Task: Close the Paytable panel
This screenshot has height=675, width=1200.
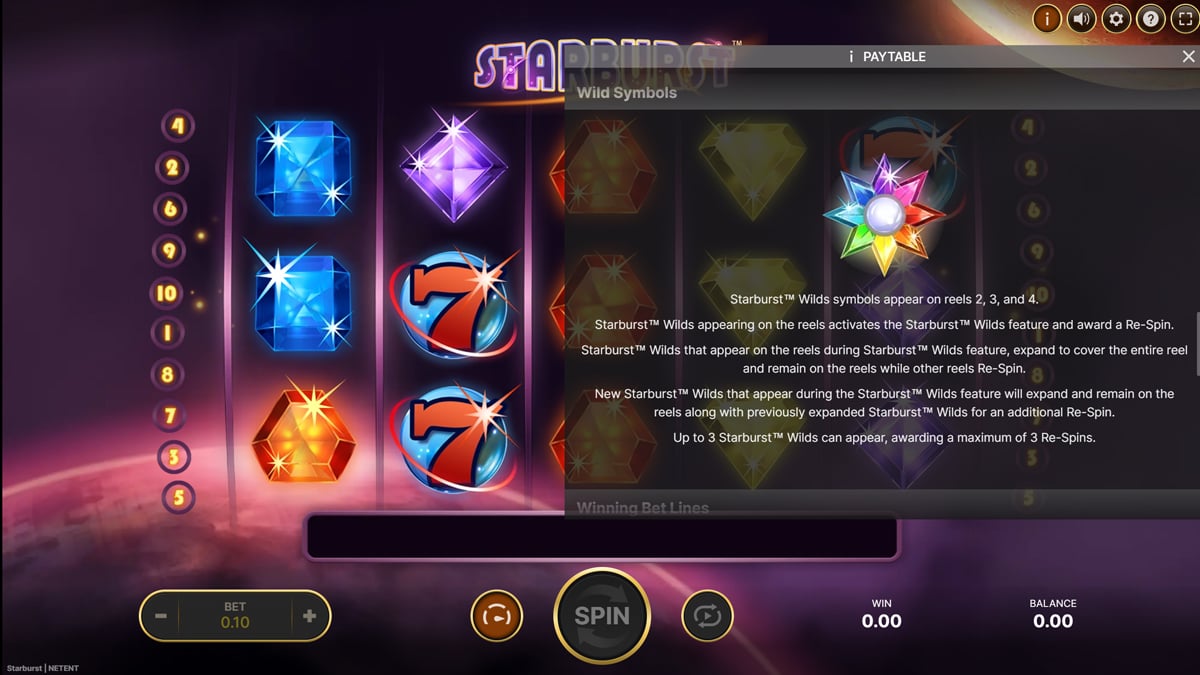Action: [x=1188, y=57]
